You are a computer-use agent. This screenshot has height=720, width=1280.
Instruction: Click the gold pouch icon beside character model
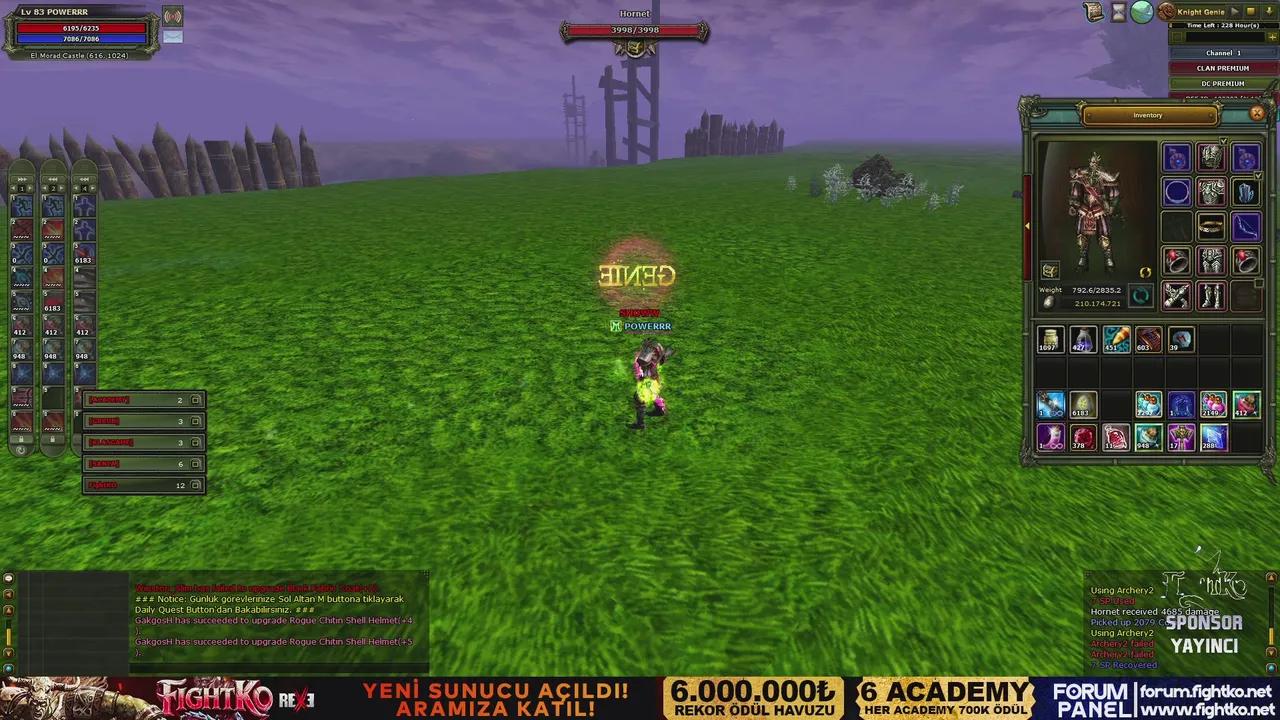(1050, 271)
